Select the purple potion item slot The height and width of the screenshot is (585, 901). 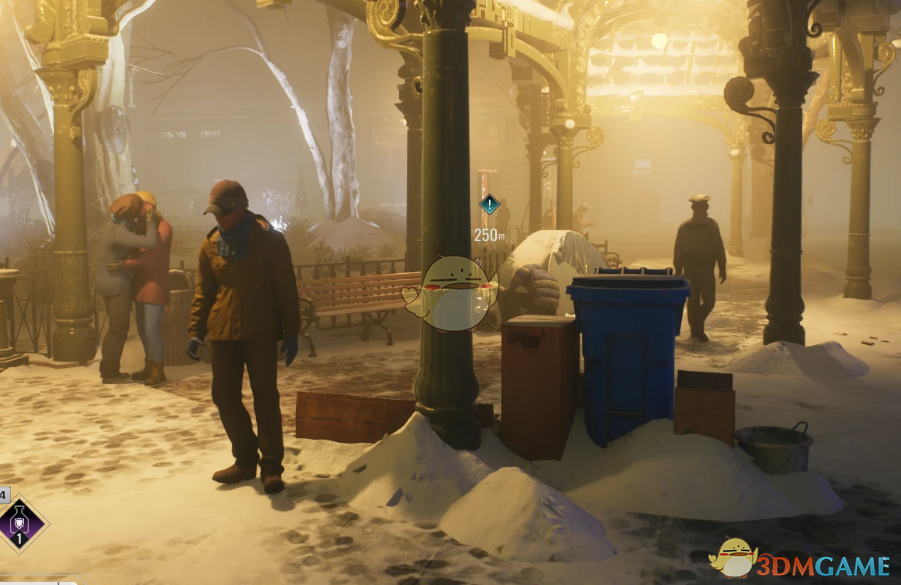pos(22,524)
